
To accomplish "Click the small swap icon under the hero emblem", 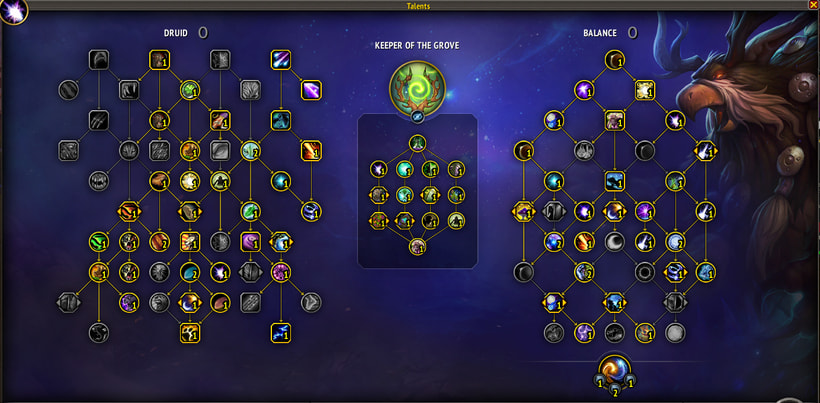I will (418, 117).
